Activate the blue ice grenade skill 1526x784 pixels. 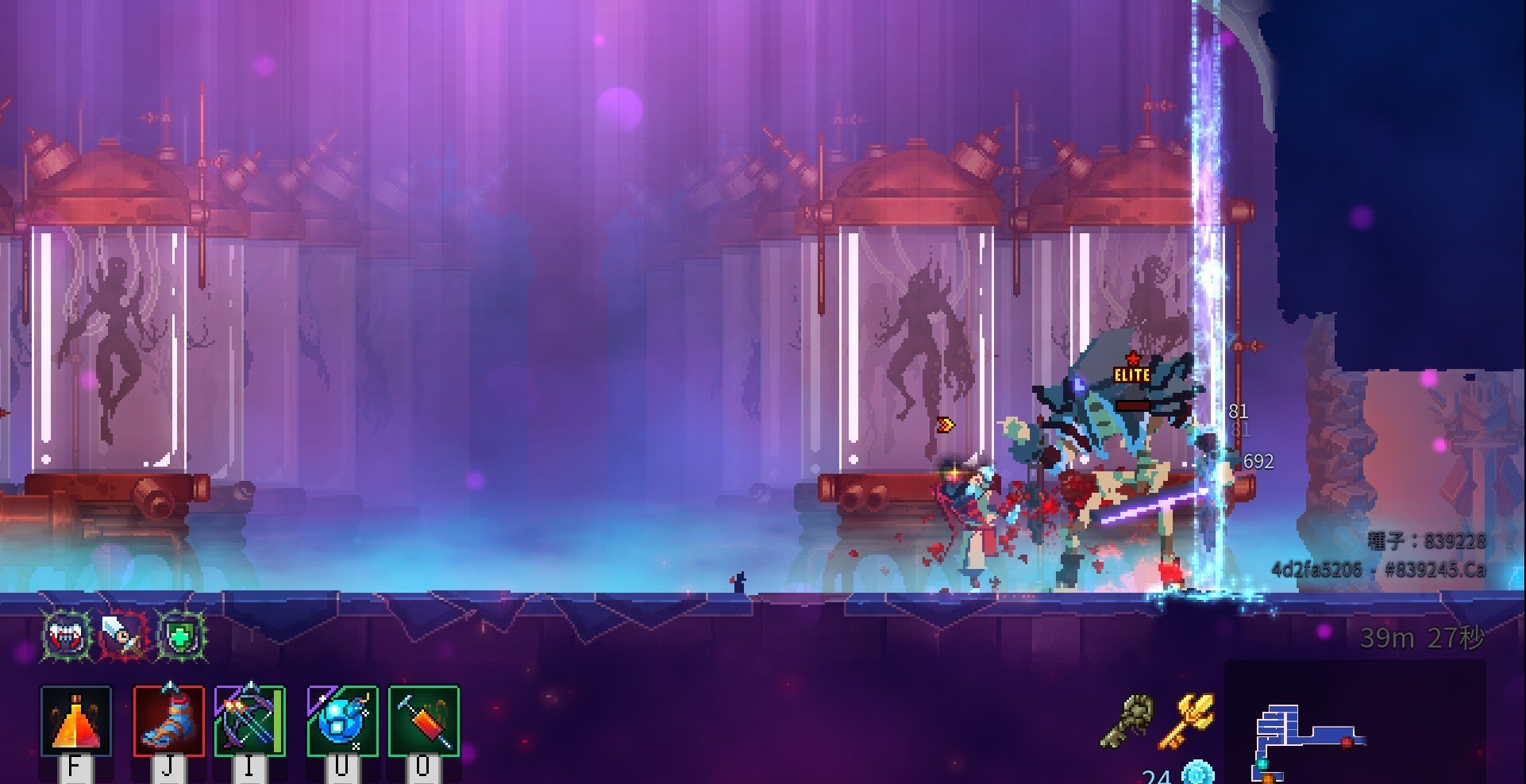[342, 721]
